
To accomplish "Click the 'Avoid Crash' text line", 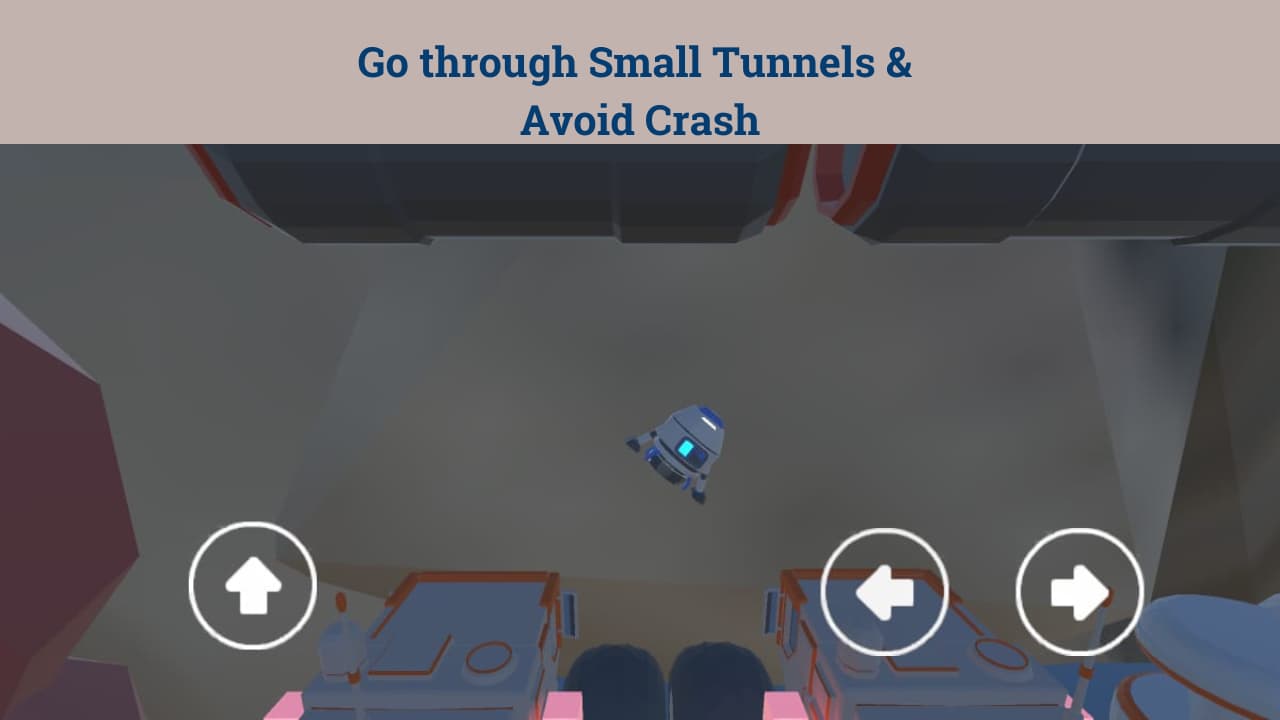I will (639, 120).
